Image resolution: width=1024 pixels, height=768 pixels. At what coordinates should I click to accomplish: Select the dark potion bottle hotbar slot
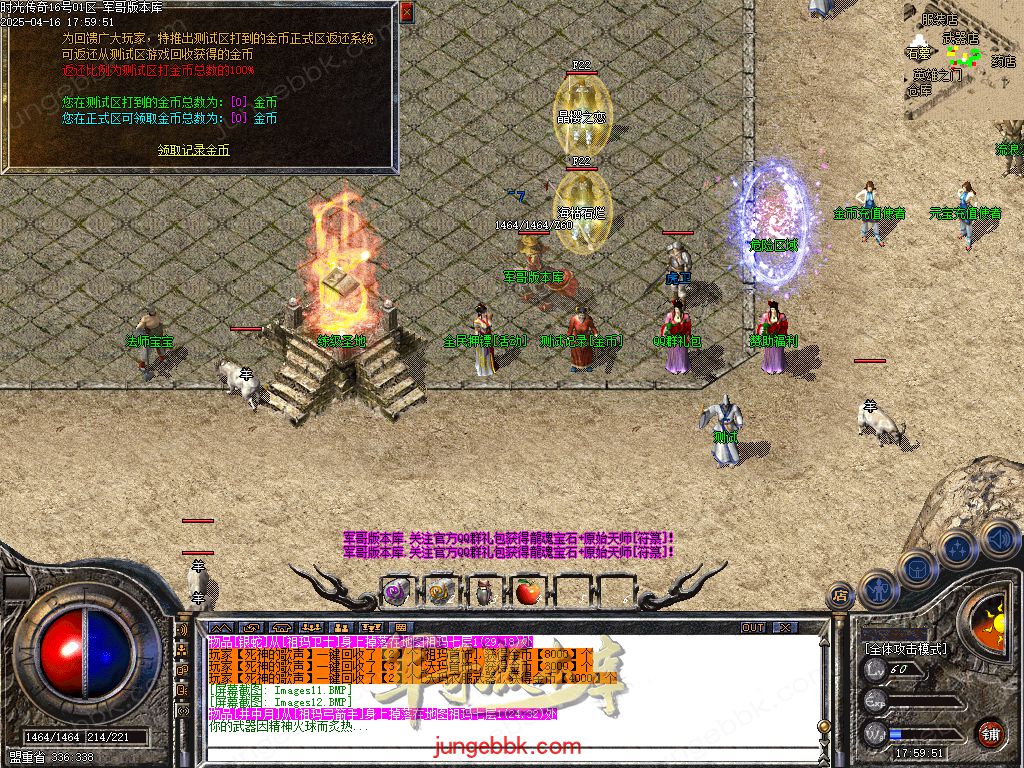pos(482,592)
